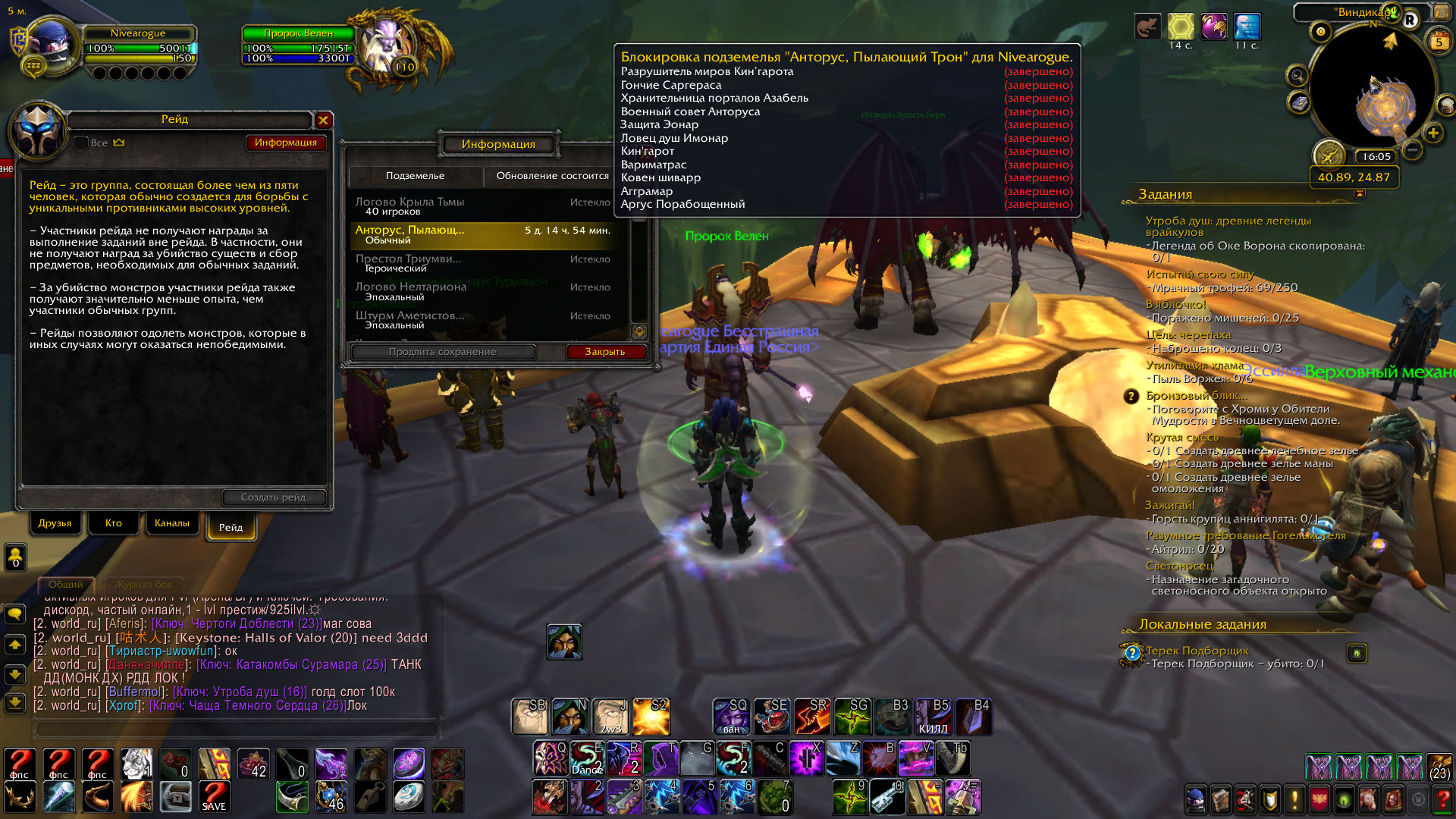Click the SAVE action bar slot

(x=215, y=796)
